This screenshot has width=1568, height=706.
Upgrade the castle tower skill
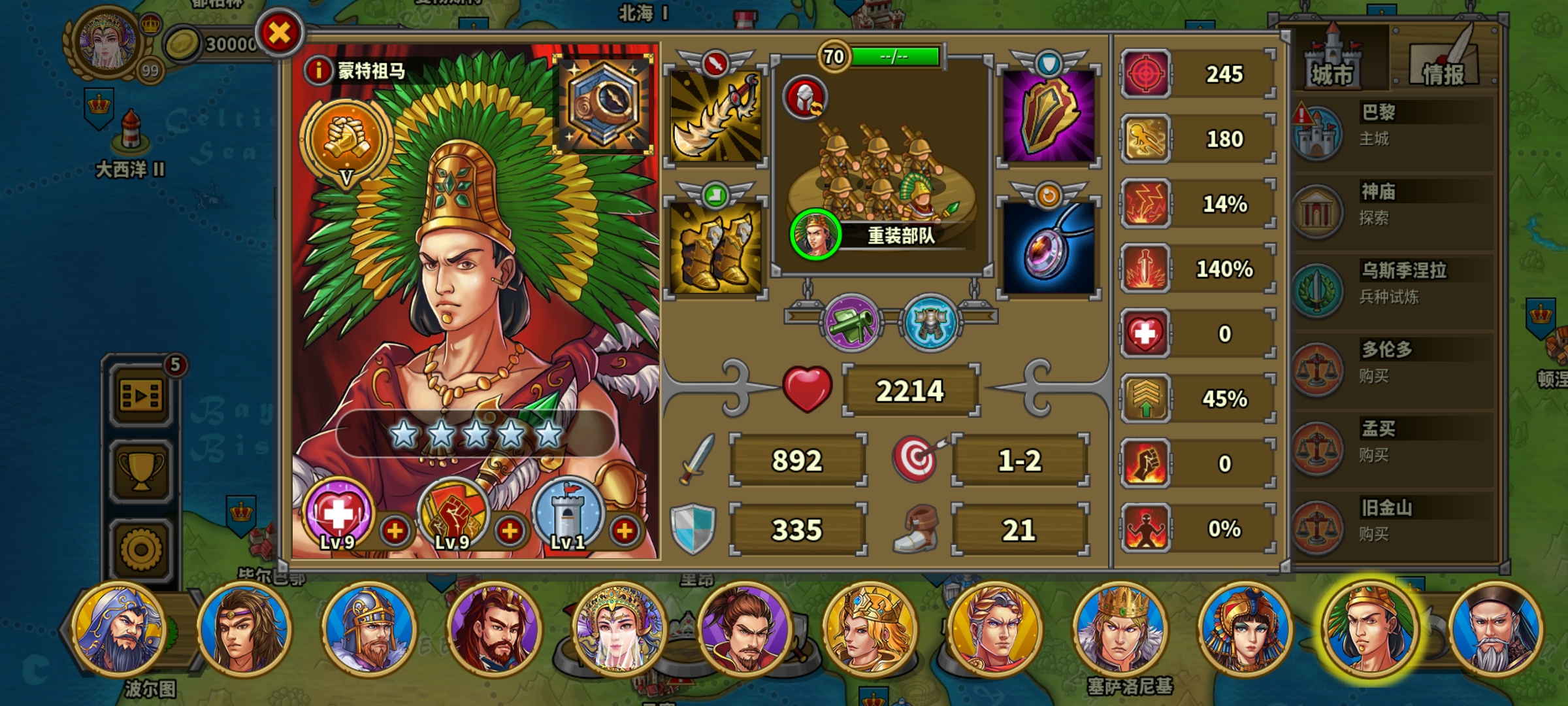coord(625,531)
